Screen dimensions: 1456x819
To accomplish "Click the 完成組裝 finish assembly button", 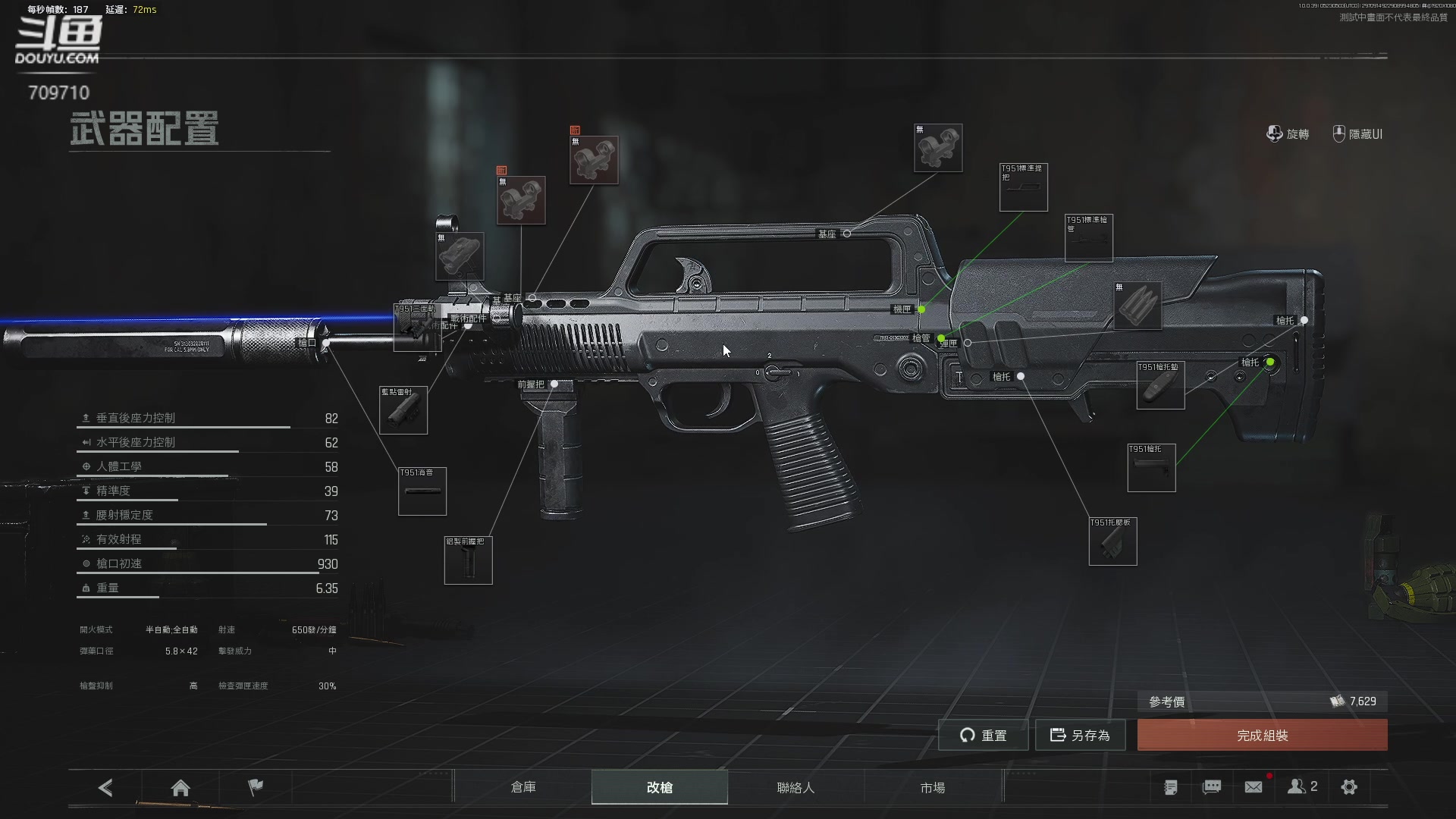I will [1262, 735].
